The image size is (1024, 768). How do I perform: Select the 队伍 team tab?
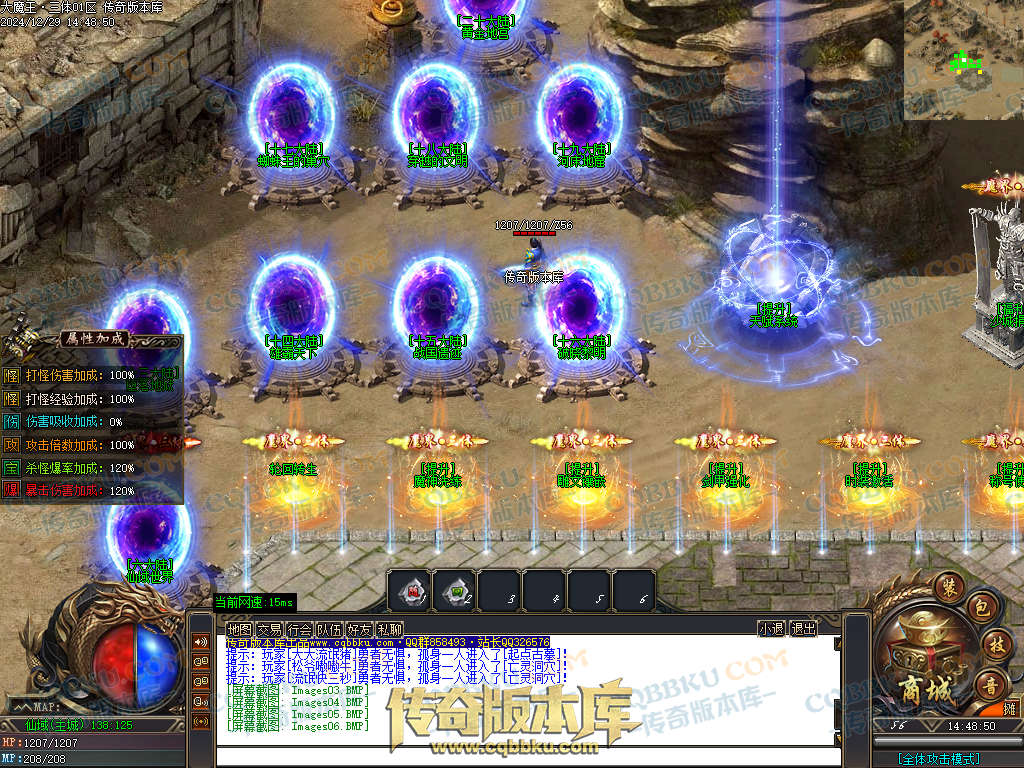[x=329, y=629]
